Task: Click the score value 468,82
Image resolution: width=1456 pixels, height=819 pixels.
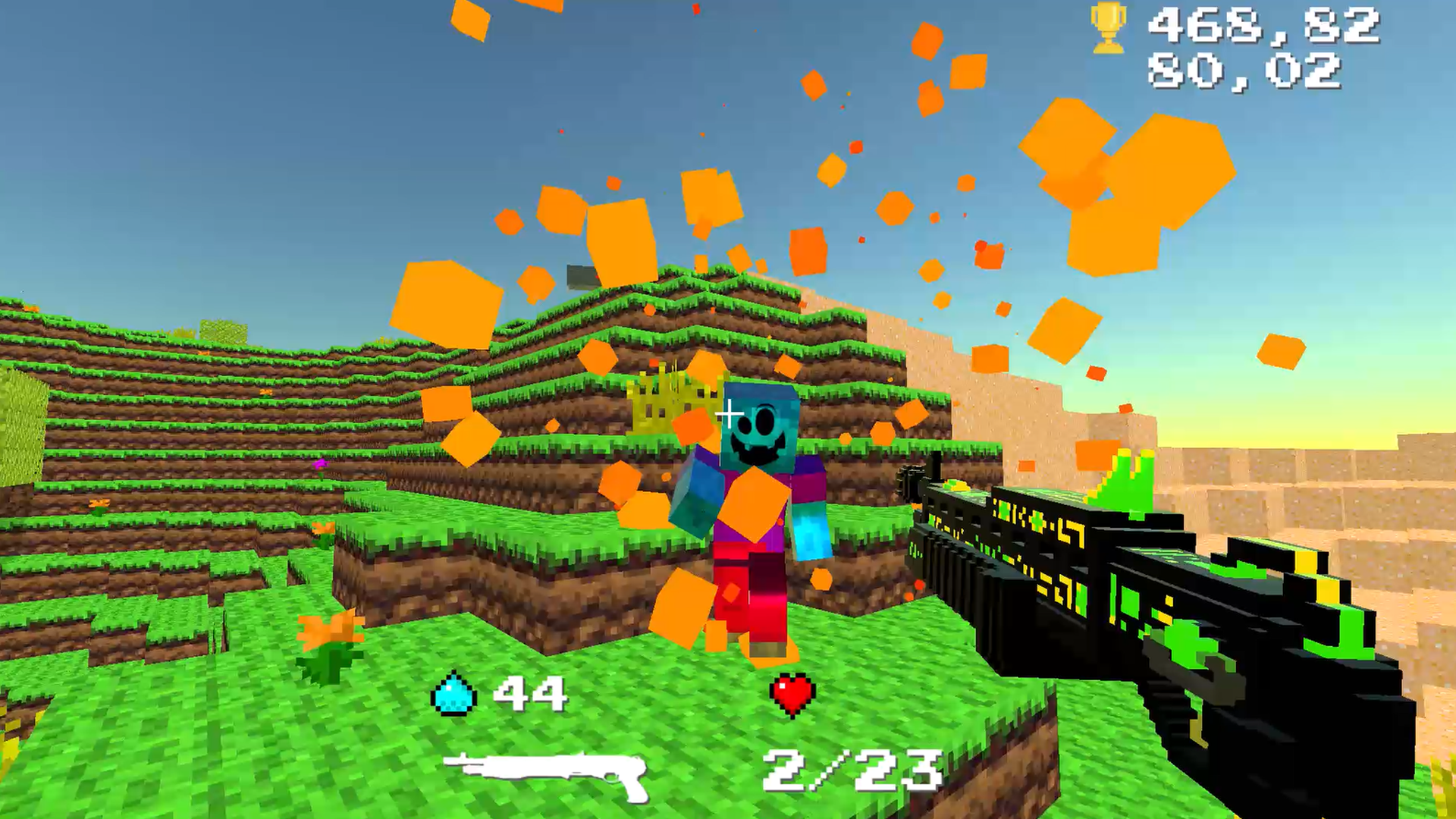Action: [1262, 27]
